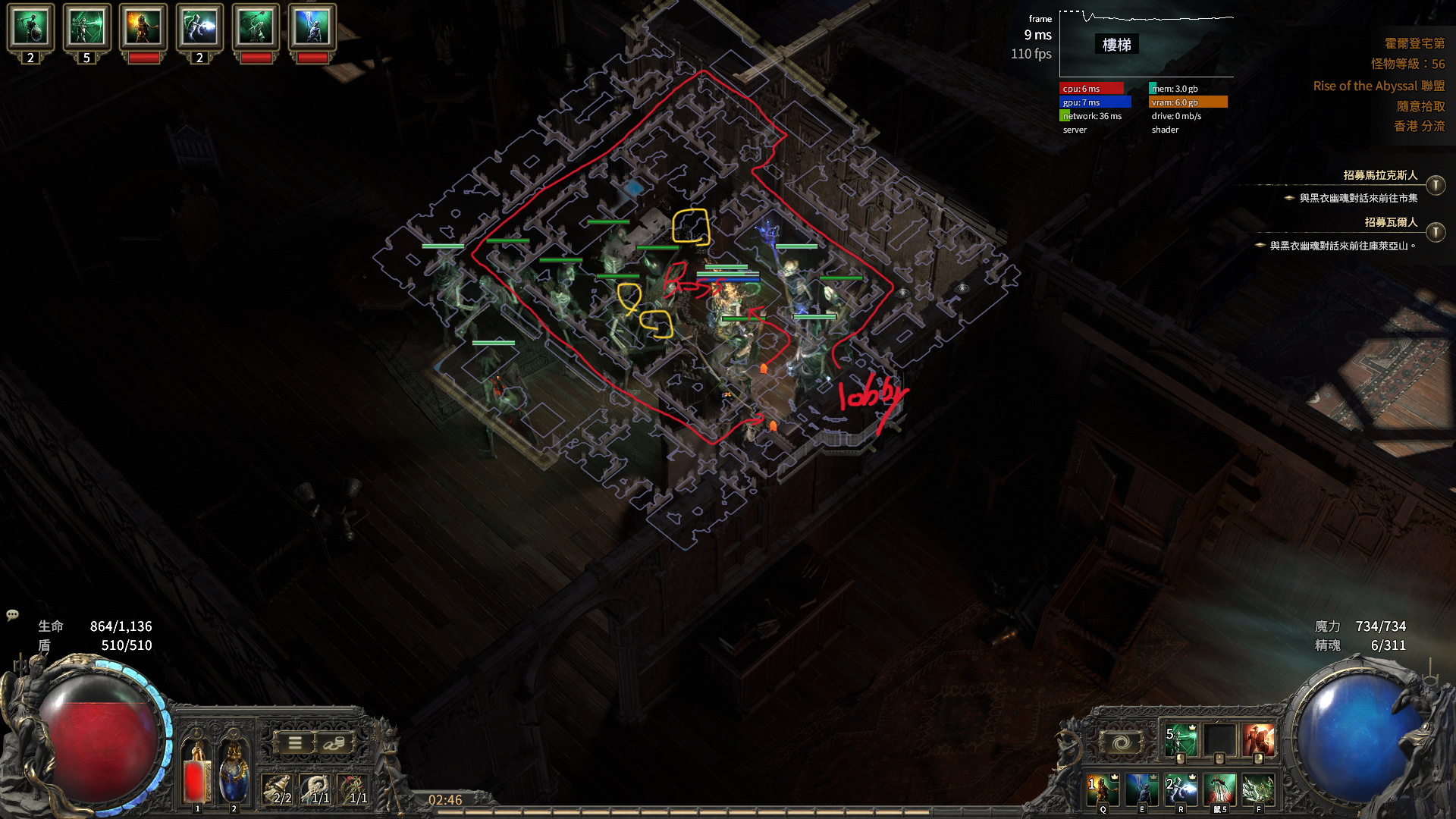Click the skeletal warrior minion portrait
The height and width of the screenshot is (819, 1456).
[x=30, y=27]
